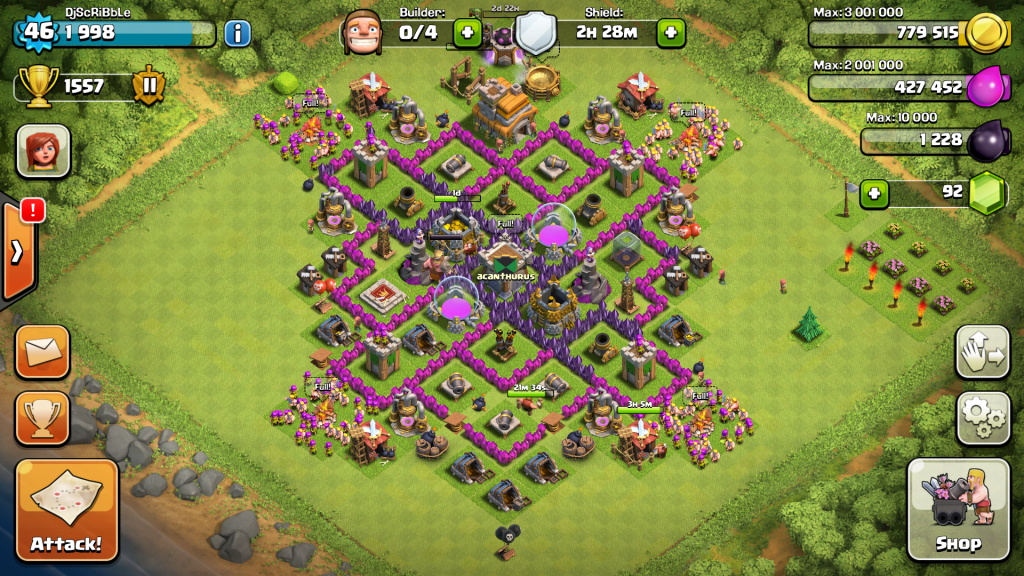This screenshot has width=1024, height=576.
Task: Tap the Attack! map button
Action: tap(66, 510)
